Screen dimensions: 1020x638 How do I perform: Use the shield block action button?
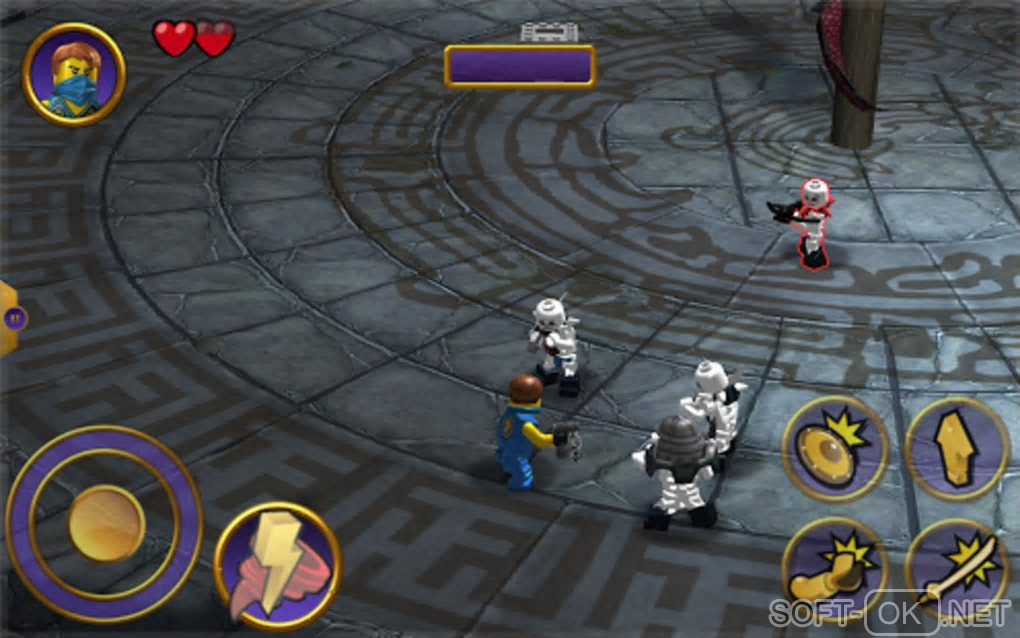[835, 448]
